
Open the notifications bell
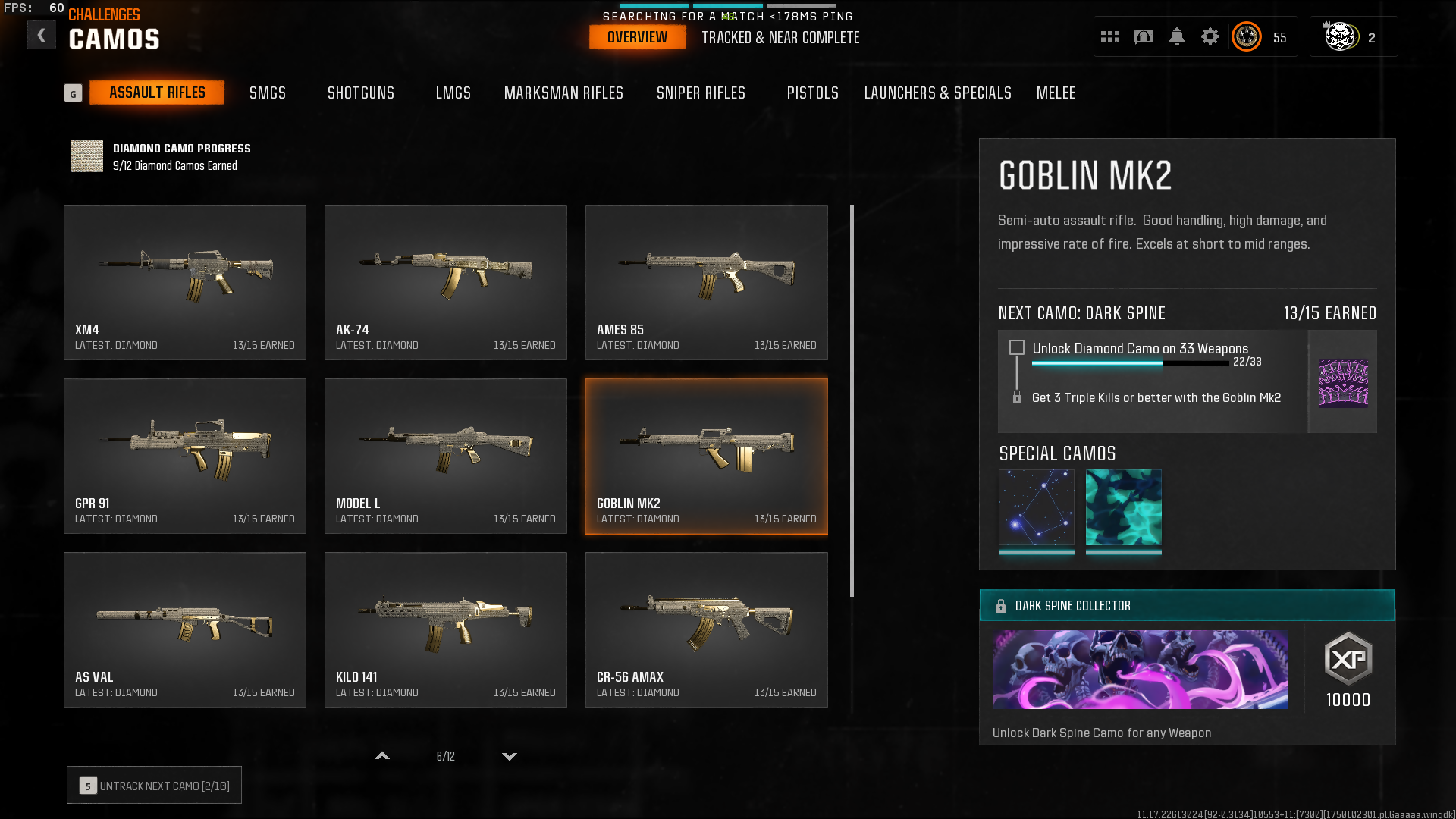point(1176,36)
